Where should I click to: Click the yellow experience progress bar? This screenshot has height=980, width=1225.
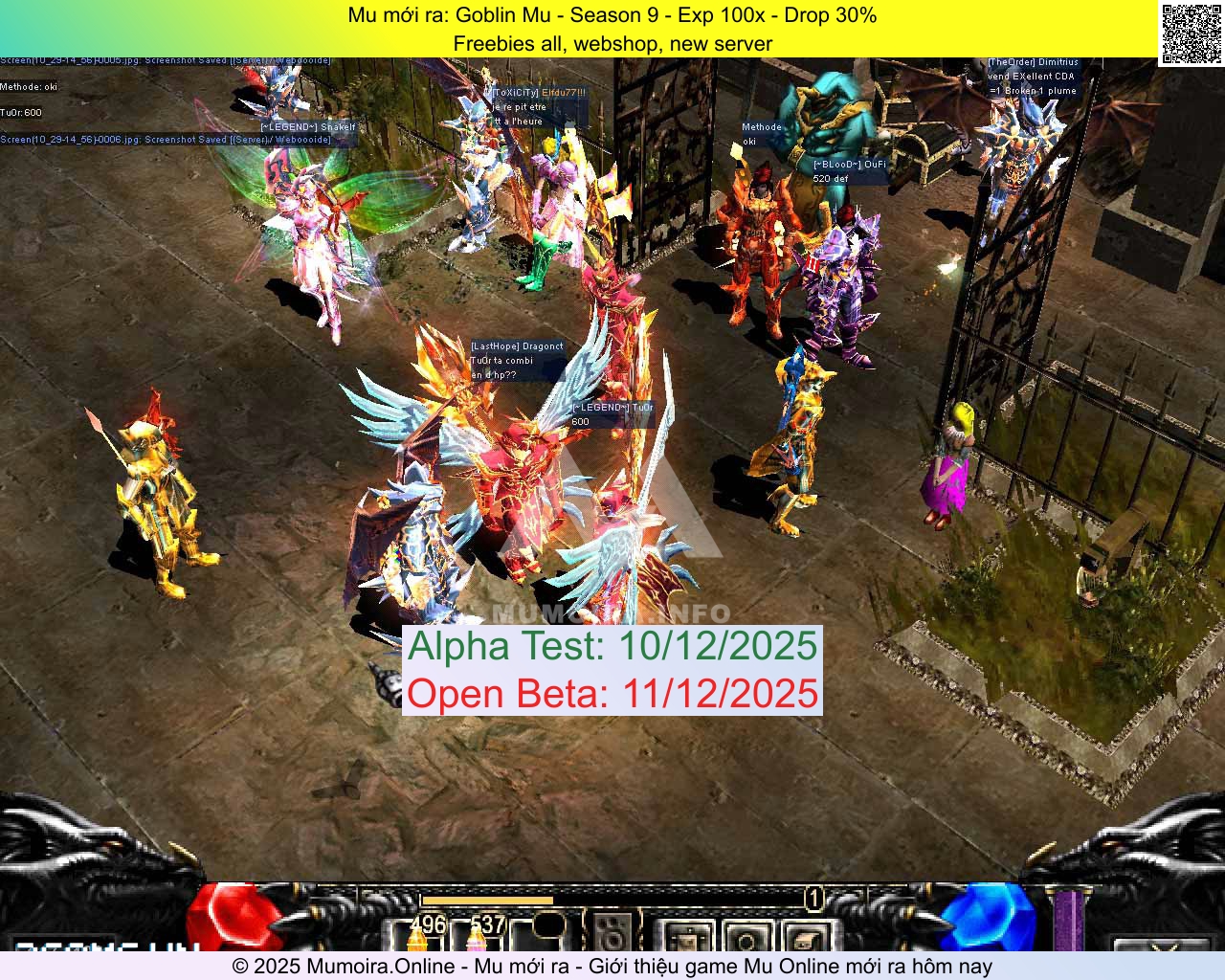tap(488, 901)
